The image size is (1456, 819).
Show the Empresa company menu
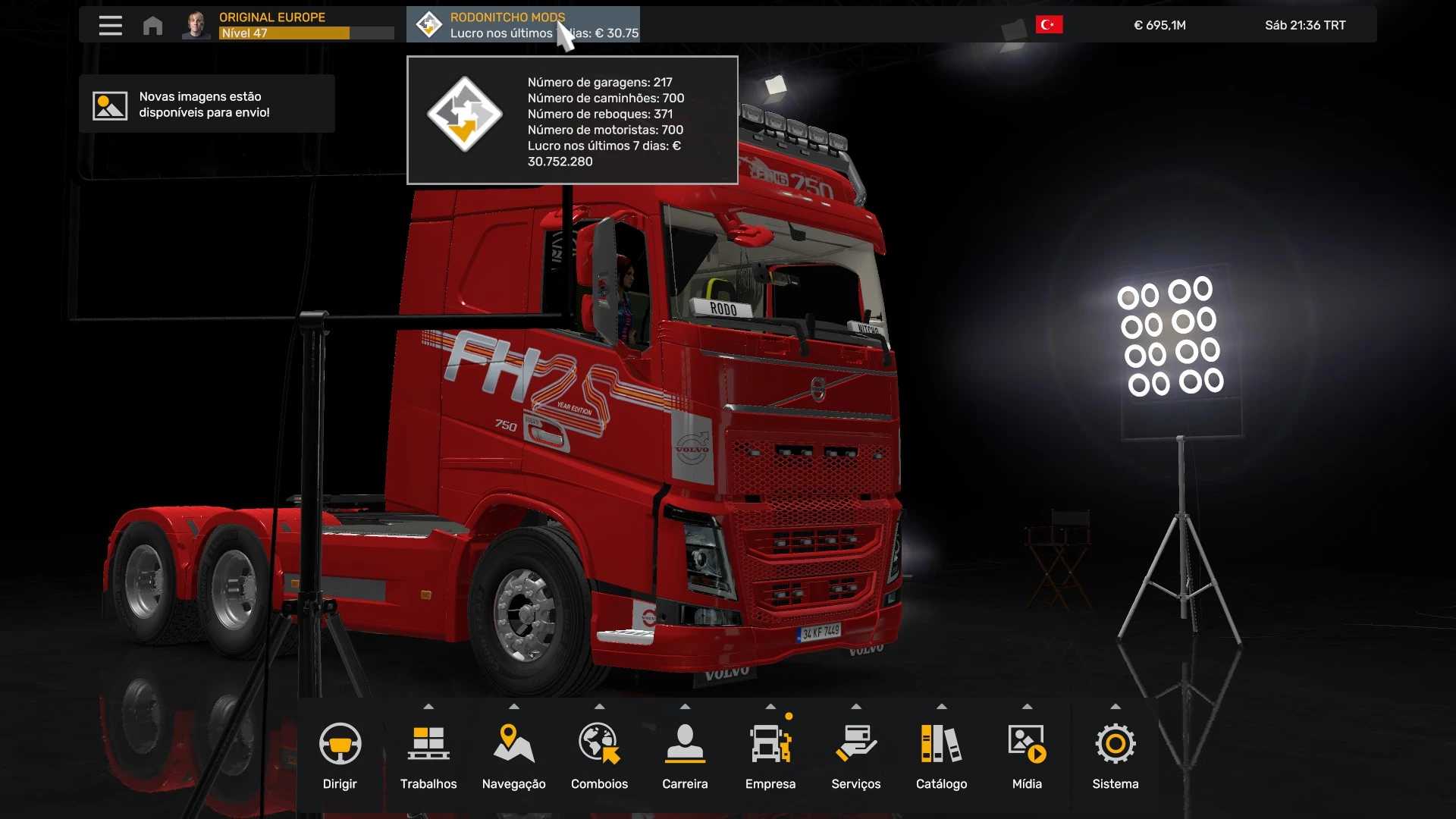click(770, 755)
